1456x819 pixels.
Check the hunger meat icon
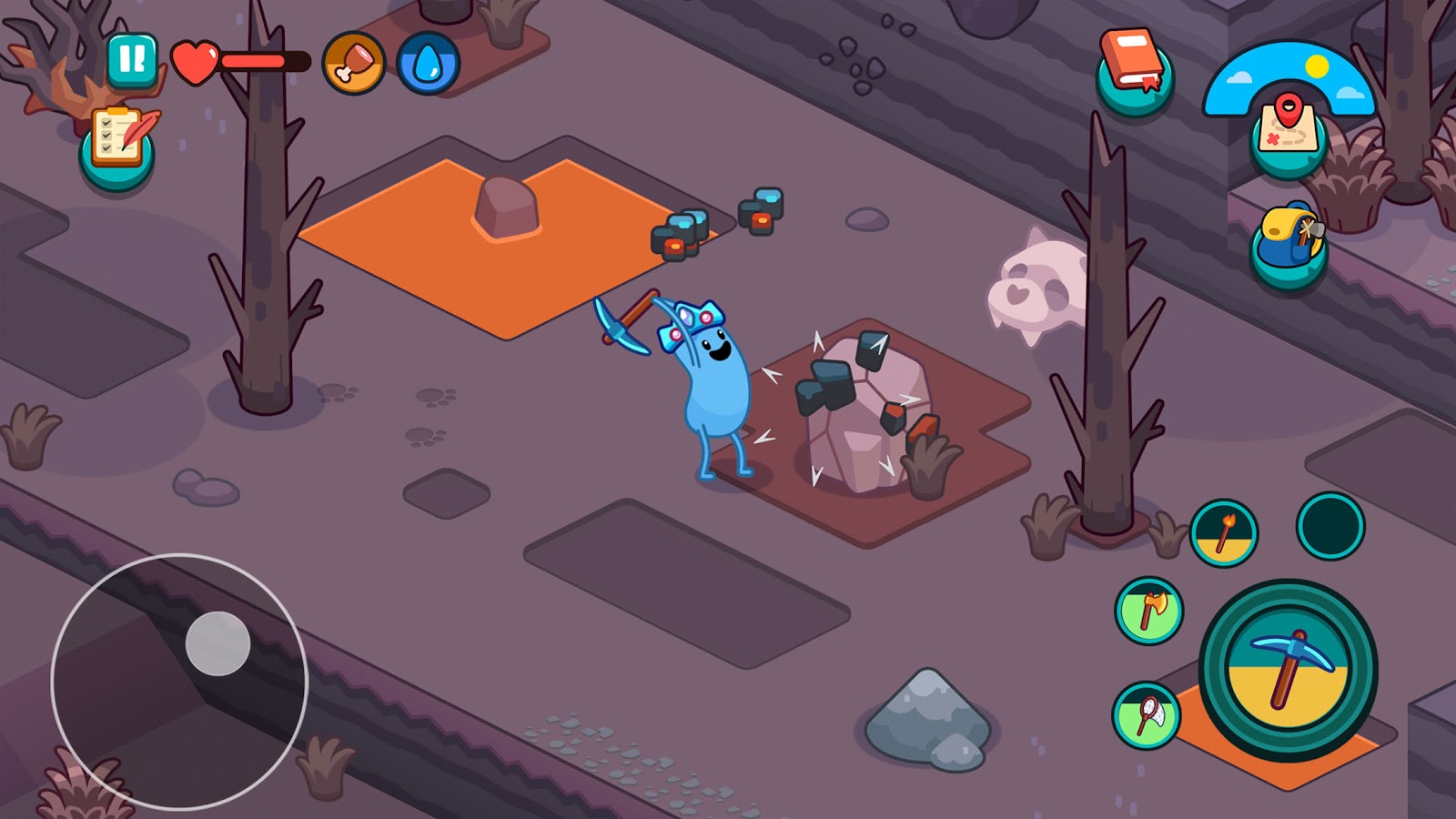353,63
